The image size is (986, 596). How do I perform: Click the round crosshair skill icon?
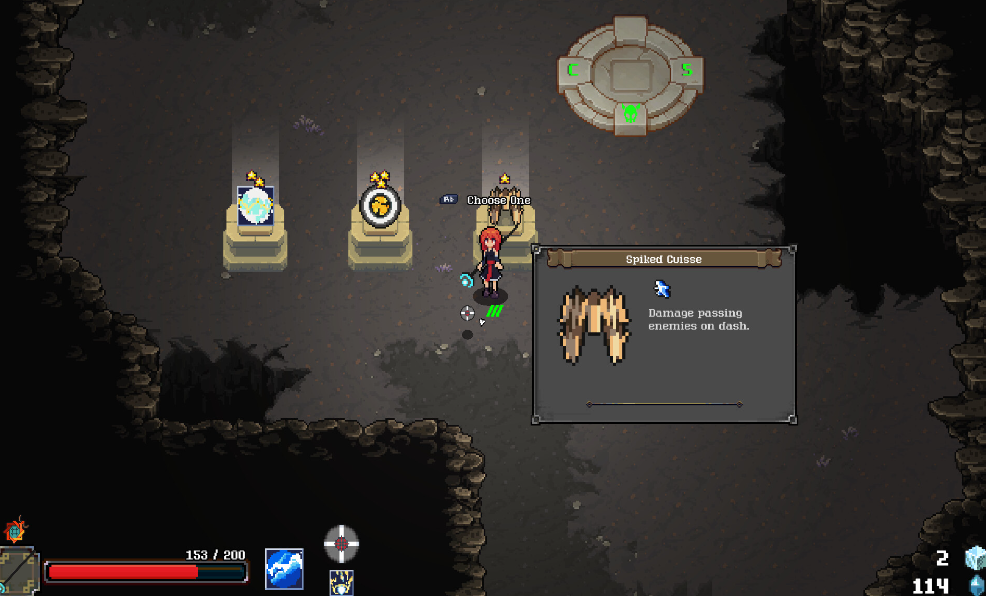tap(341, 543)
